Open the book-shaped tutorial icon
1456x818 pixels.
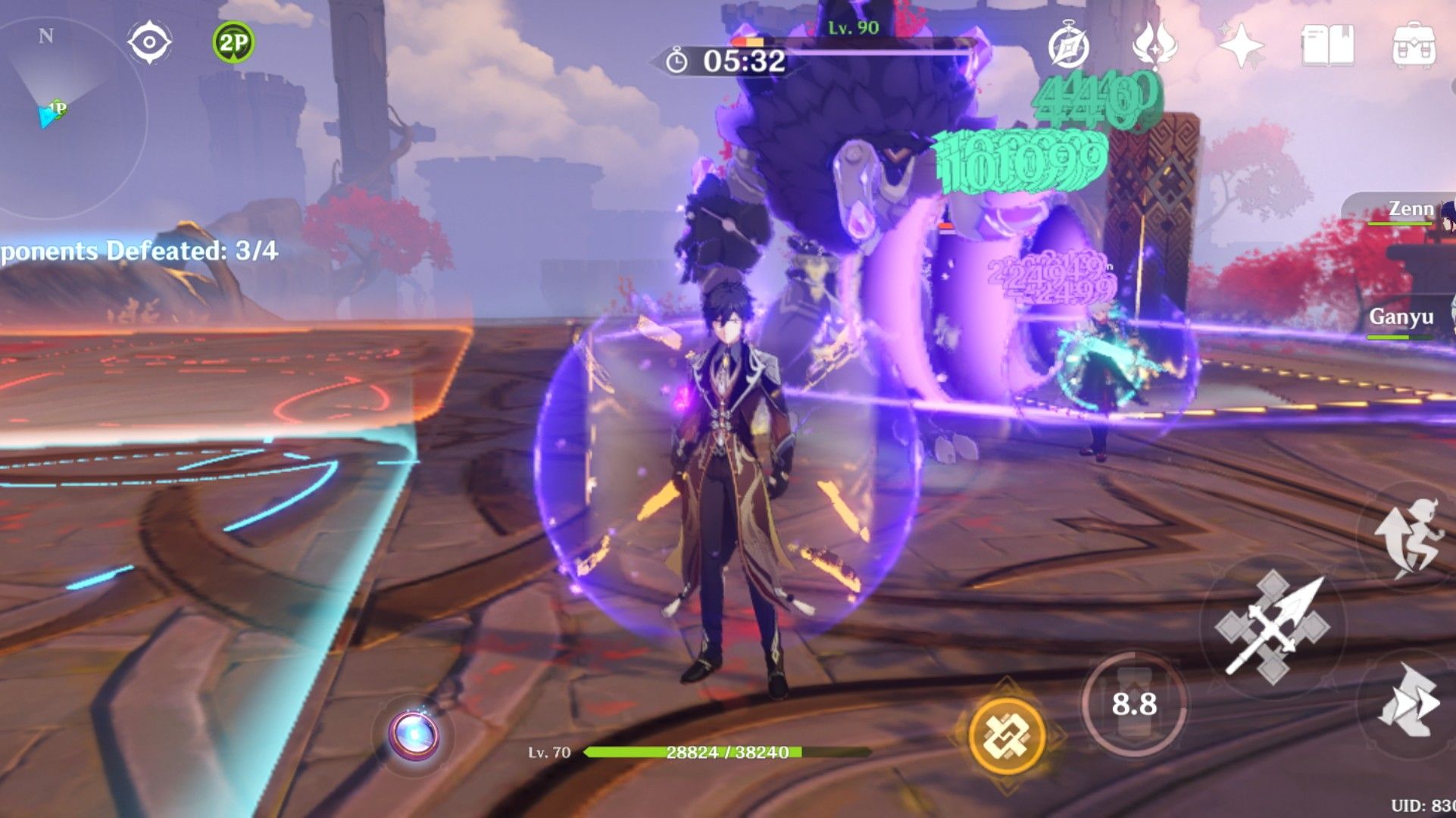coord(1327,45)
